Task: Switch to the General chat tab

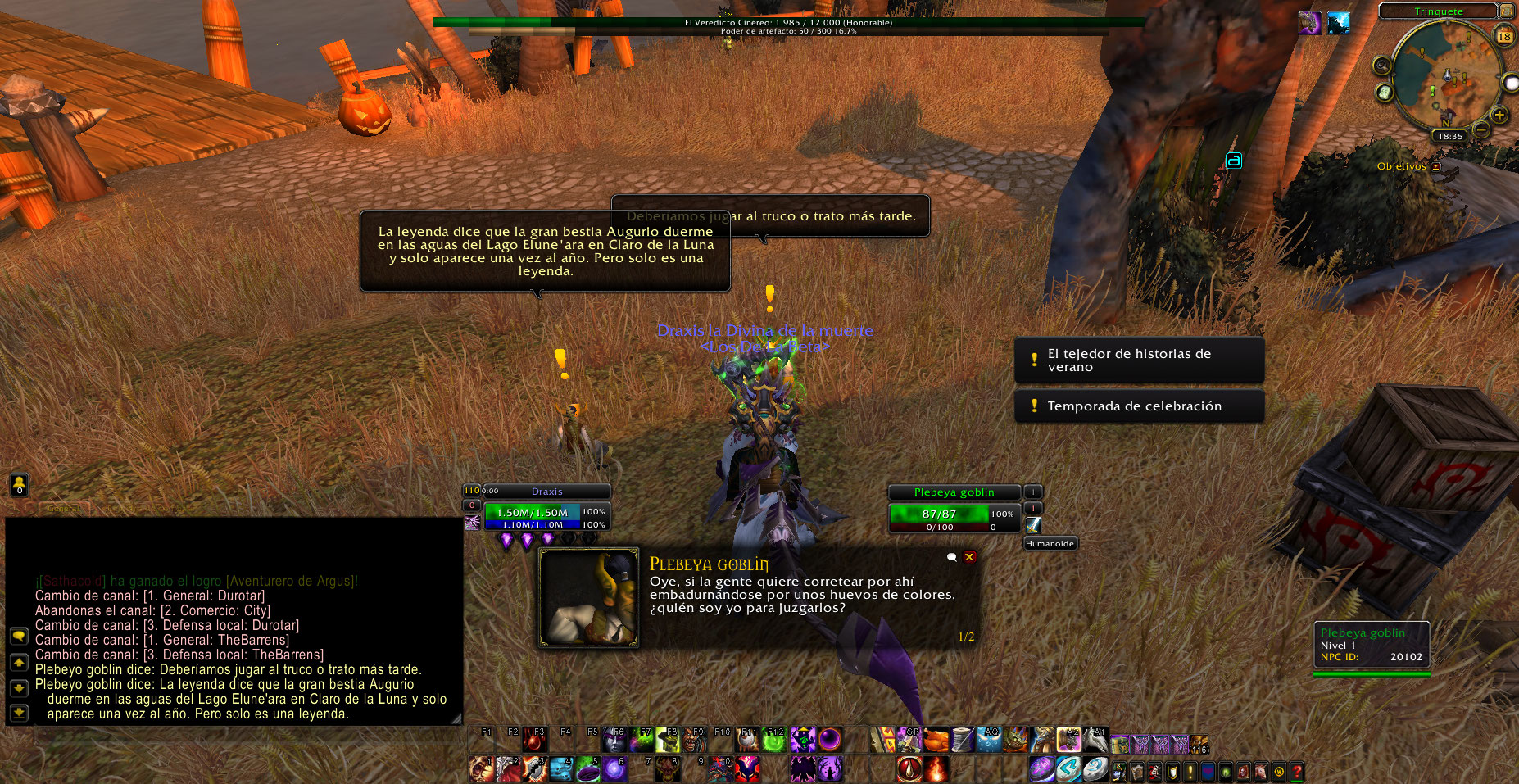Action: click(x=63, y=509)
